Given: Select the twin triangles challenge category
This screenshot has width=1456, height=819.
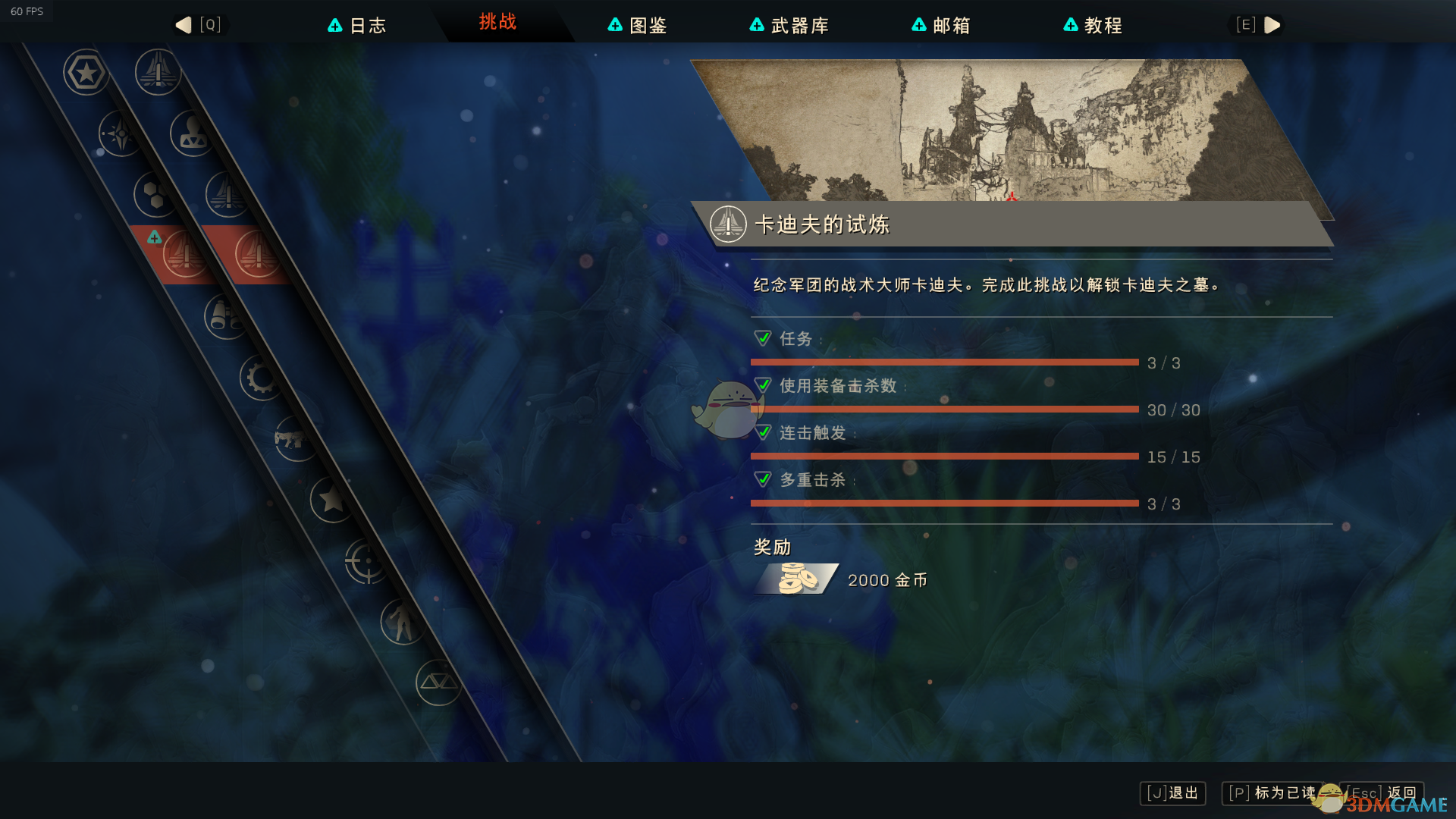Looking at the screenshot, I should [438, 682].
